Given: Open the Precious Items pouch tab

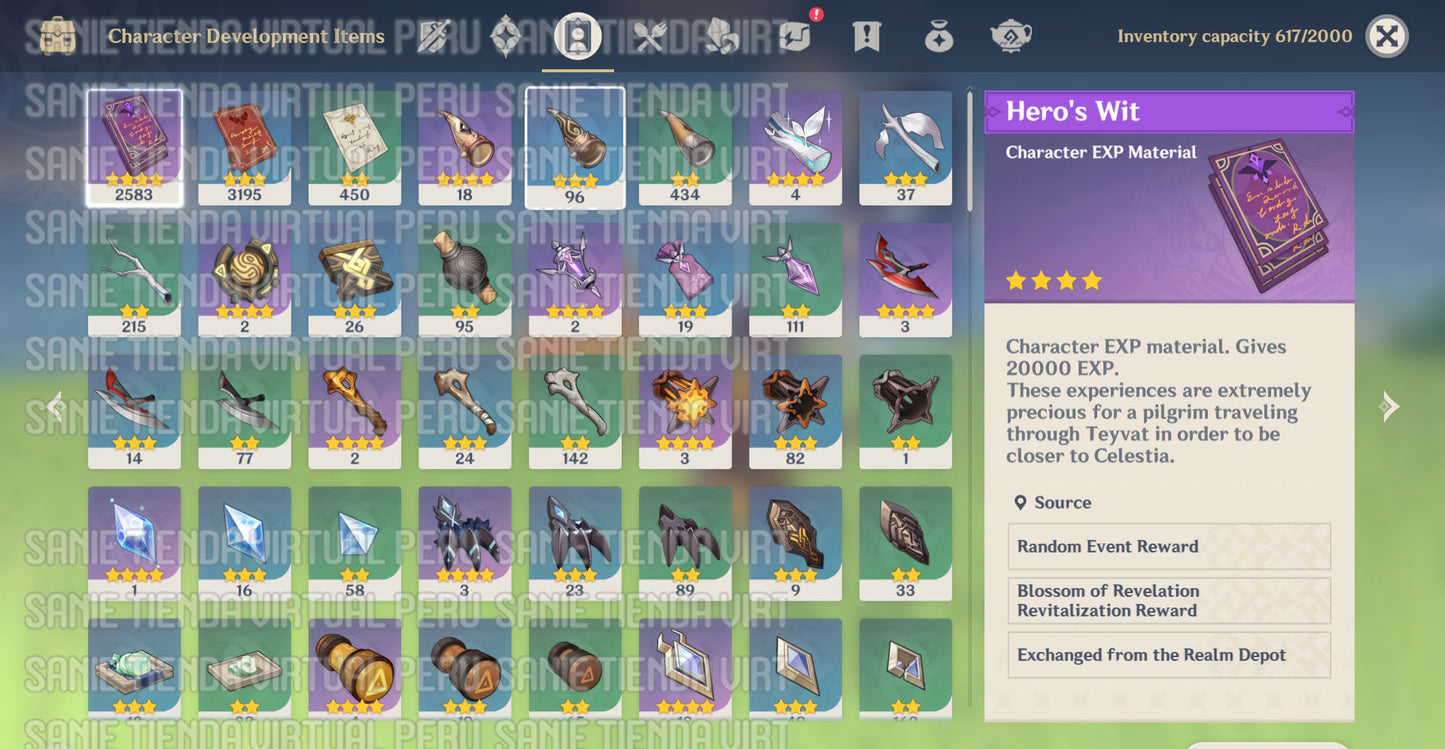Looking at the screenshot, I should (938, 37).
